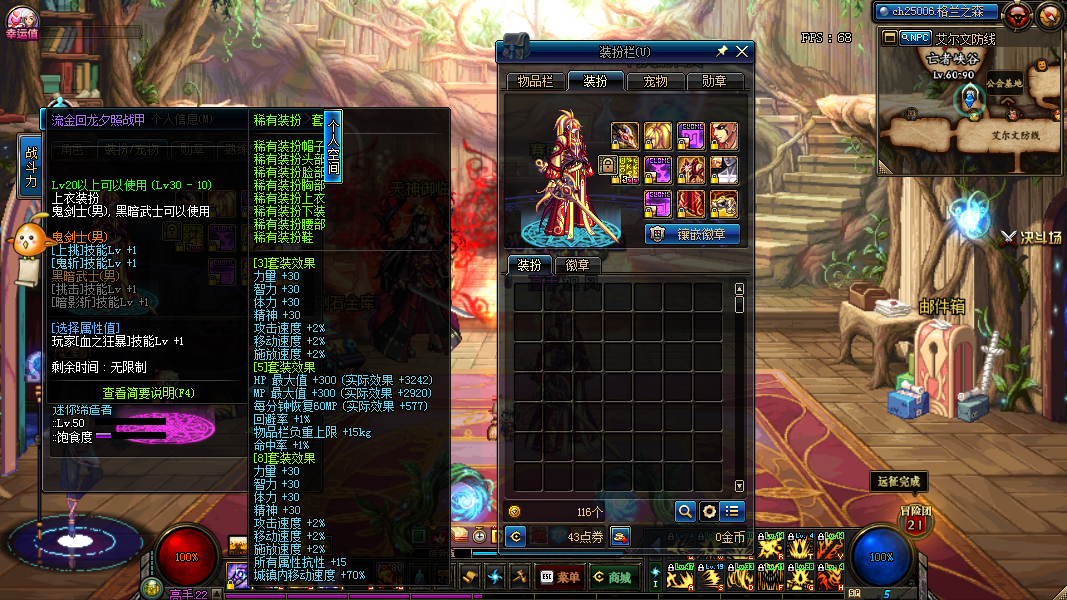The height and width of the screenshot is (600, 1067).
Task: Close the 装扮栏 avatar window
Action: [742, 51]
